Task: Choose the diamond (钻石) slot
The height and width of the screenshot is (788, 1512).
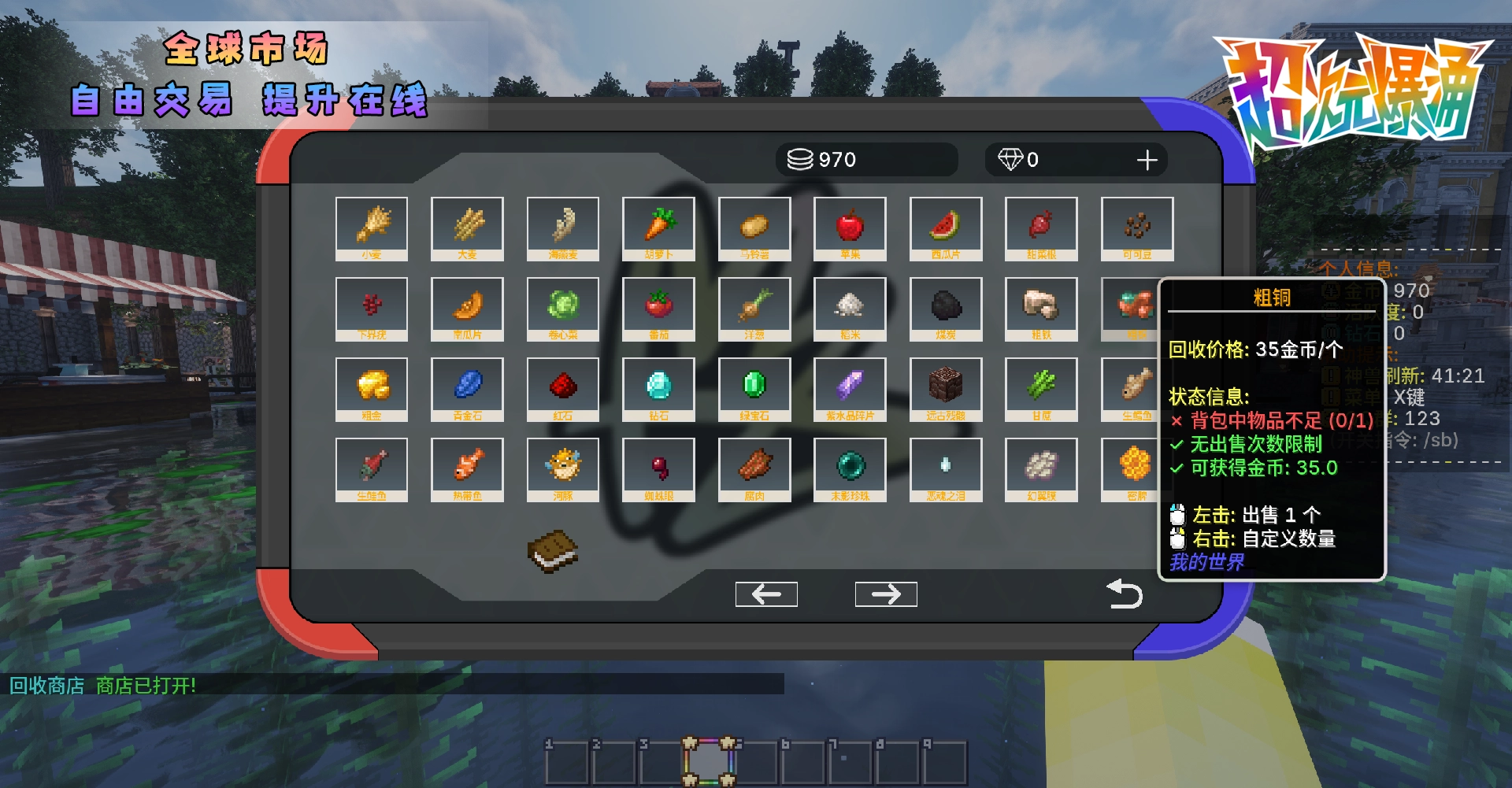Action: [x=658, y=388]
